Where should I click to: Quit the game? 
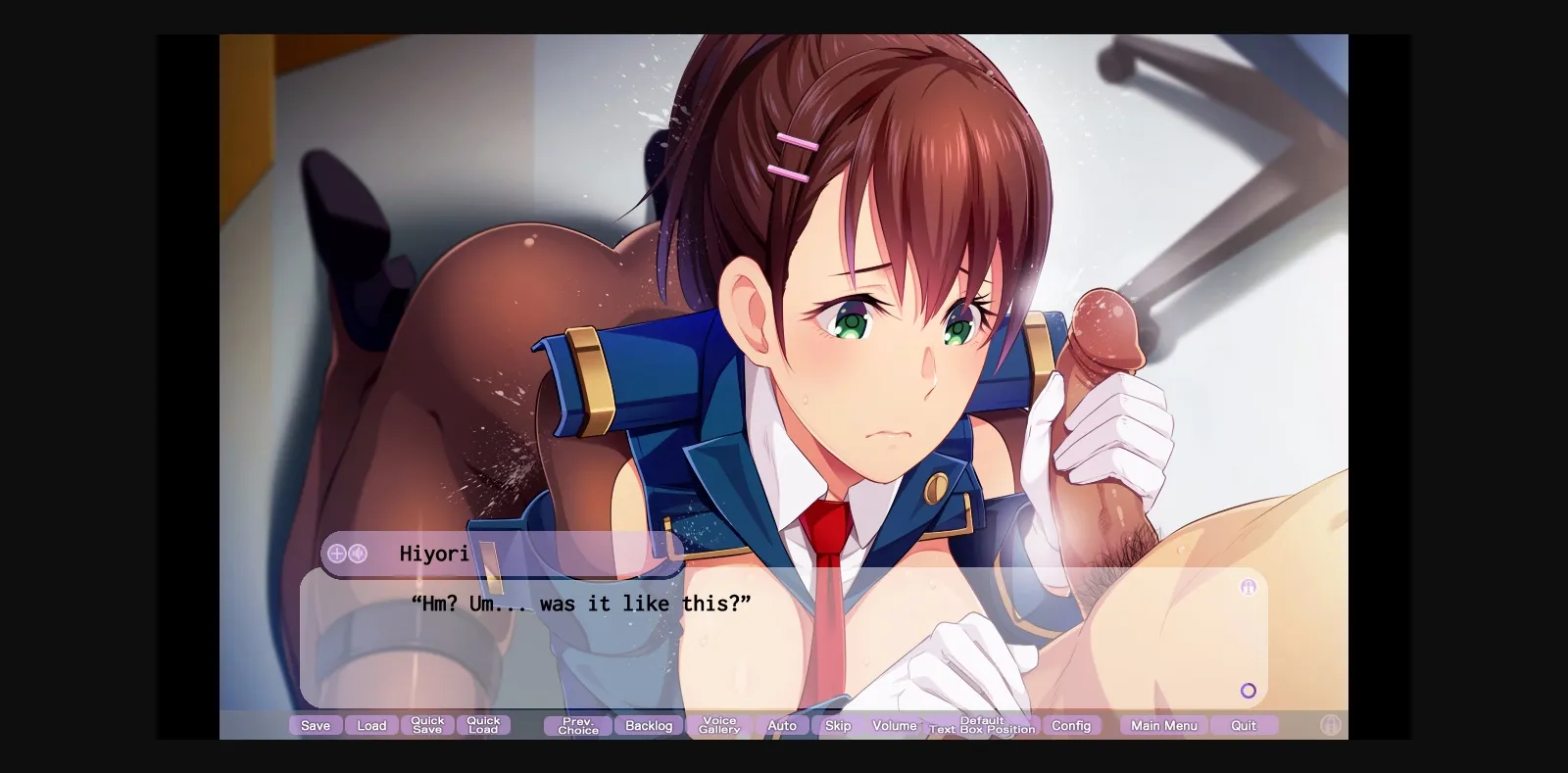pyautogui.click(x=1244, y=725)
